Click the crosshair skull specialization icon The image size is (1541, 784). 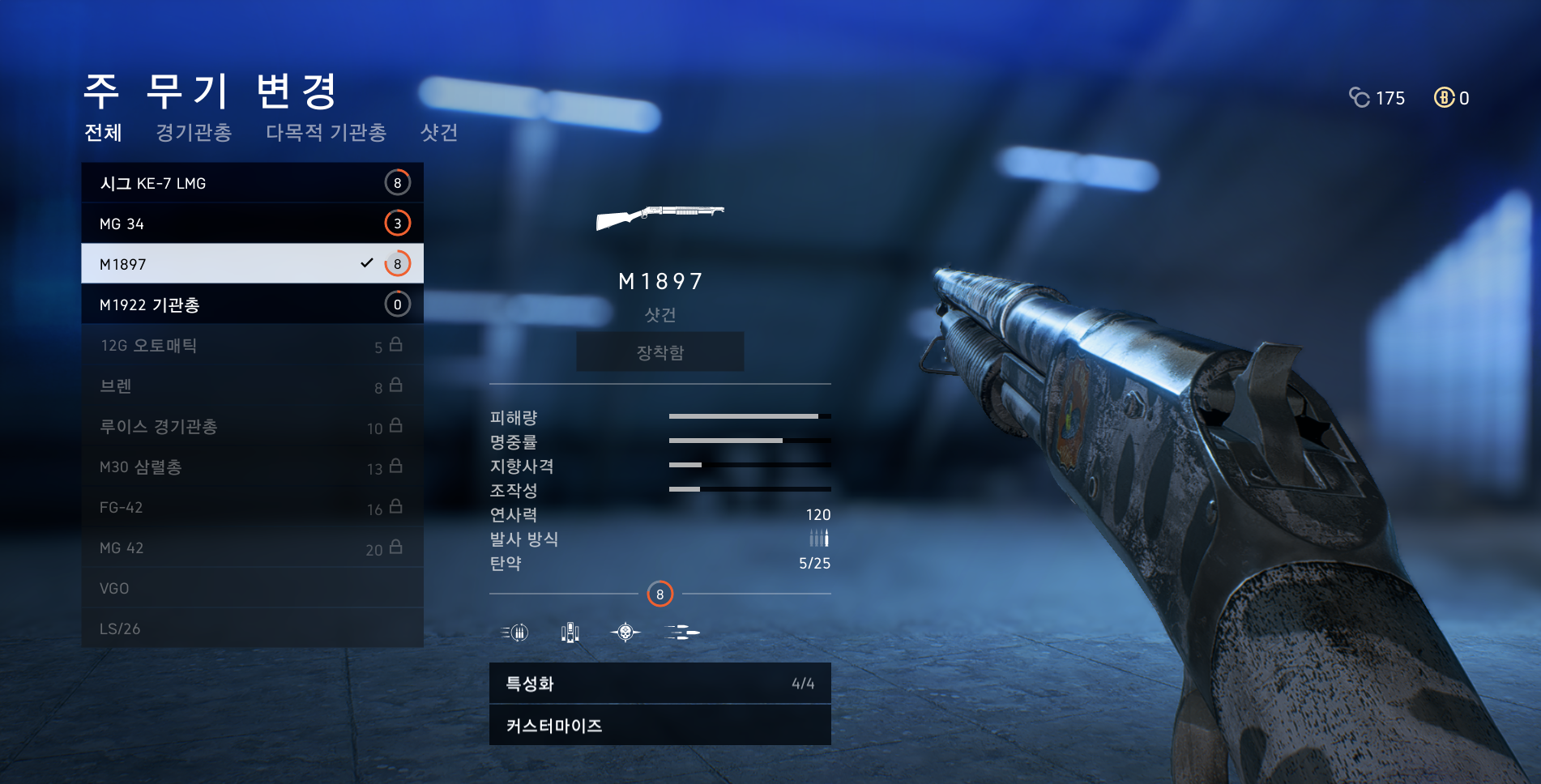pos(625,632)
